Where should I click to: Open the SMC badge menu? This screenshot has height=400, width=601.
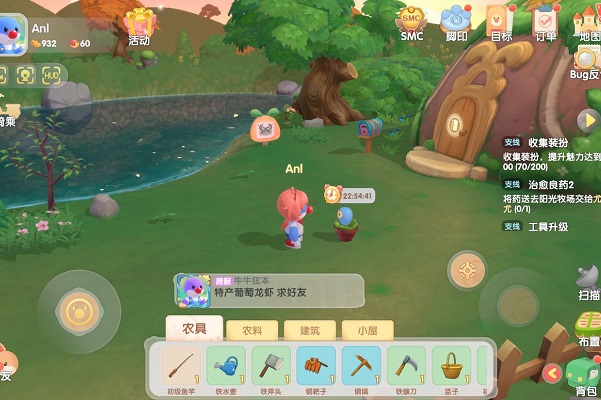point(412,22)
